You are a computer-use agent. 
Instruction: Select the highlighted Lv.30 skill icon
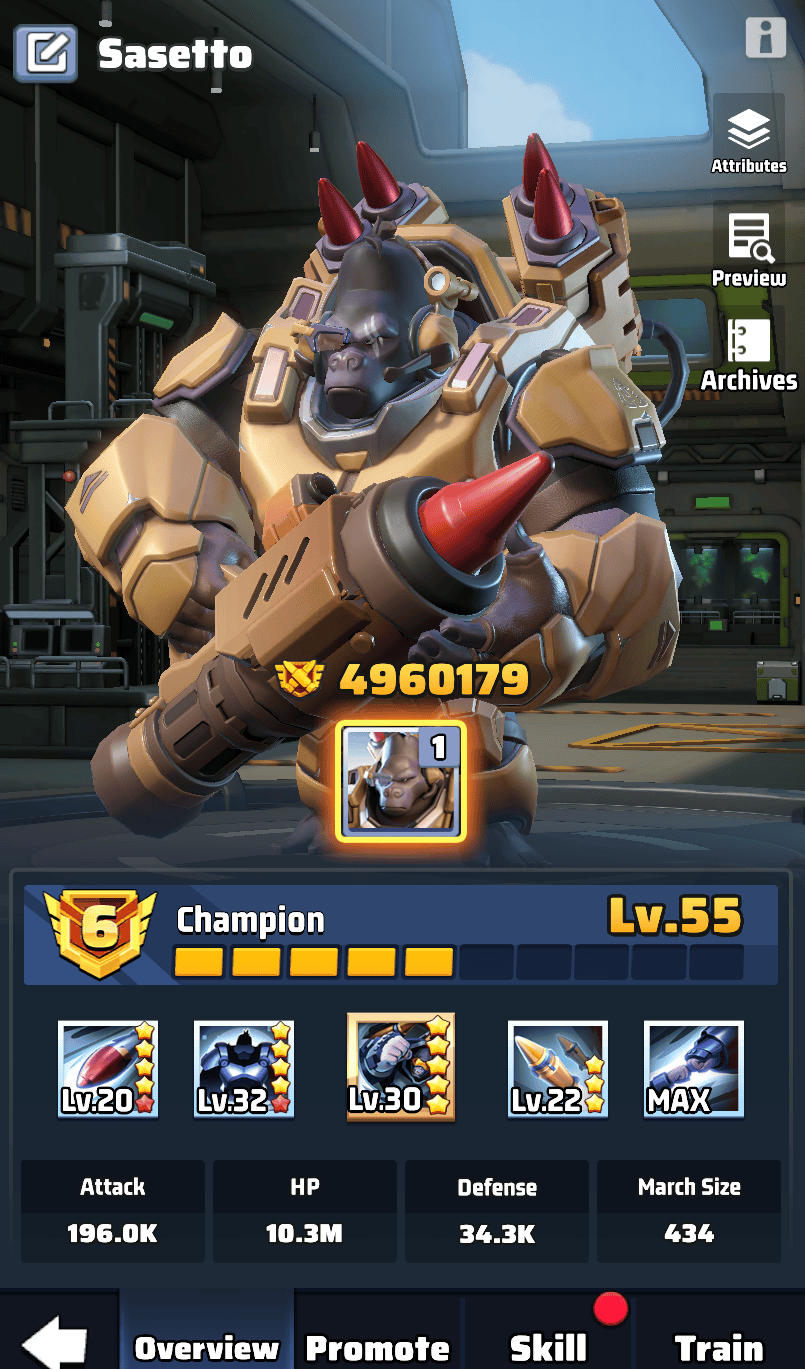click(x=401, y=1067)
